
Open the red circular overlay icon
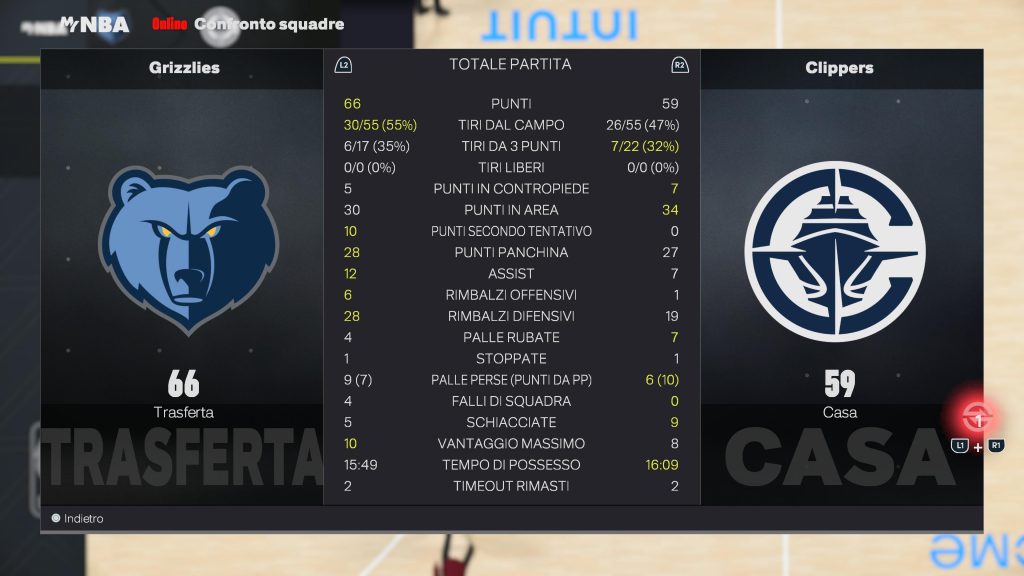coord(976,415)
